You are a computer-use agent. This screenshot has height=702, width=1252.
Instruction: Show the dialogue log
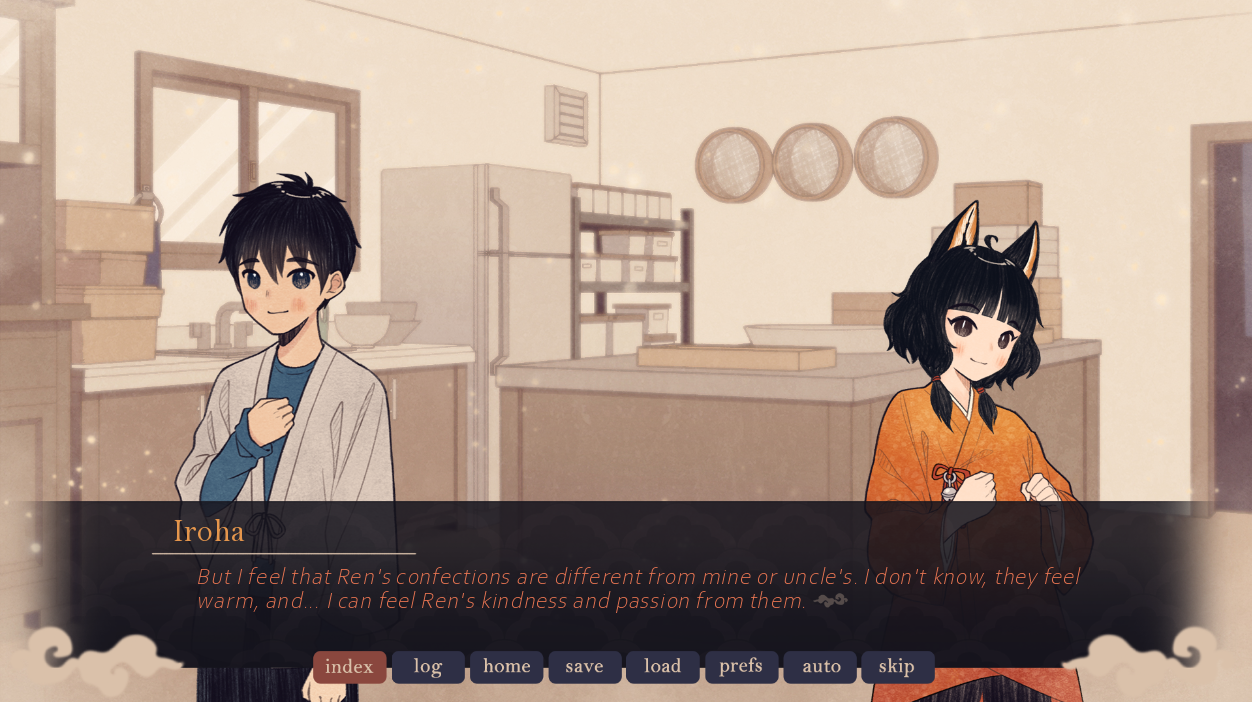pos(428,667)
